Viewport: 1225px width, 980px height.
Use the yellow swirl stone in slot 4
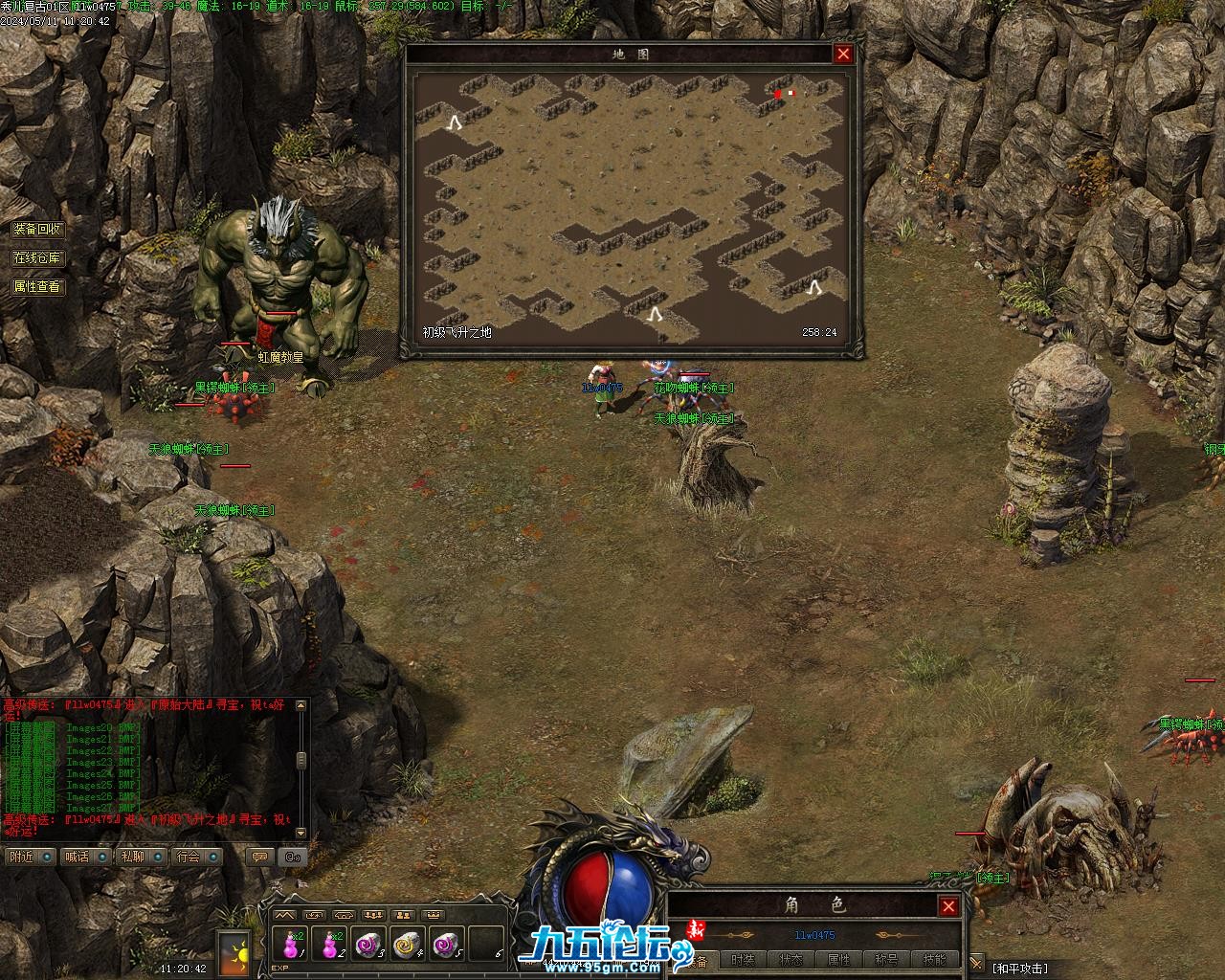coord(407,946)
